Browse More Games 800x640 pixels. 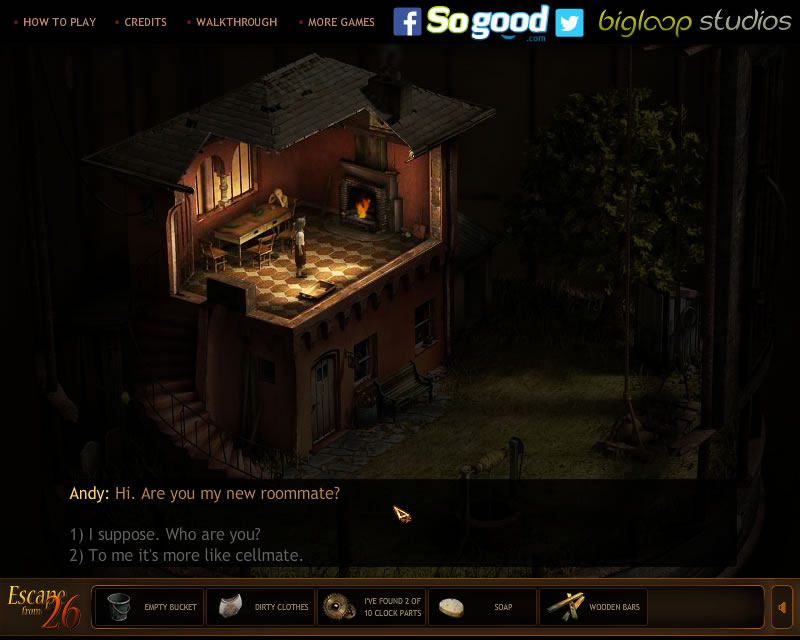(x=341, y=22)
